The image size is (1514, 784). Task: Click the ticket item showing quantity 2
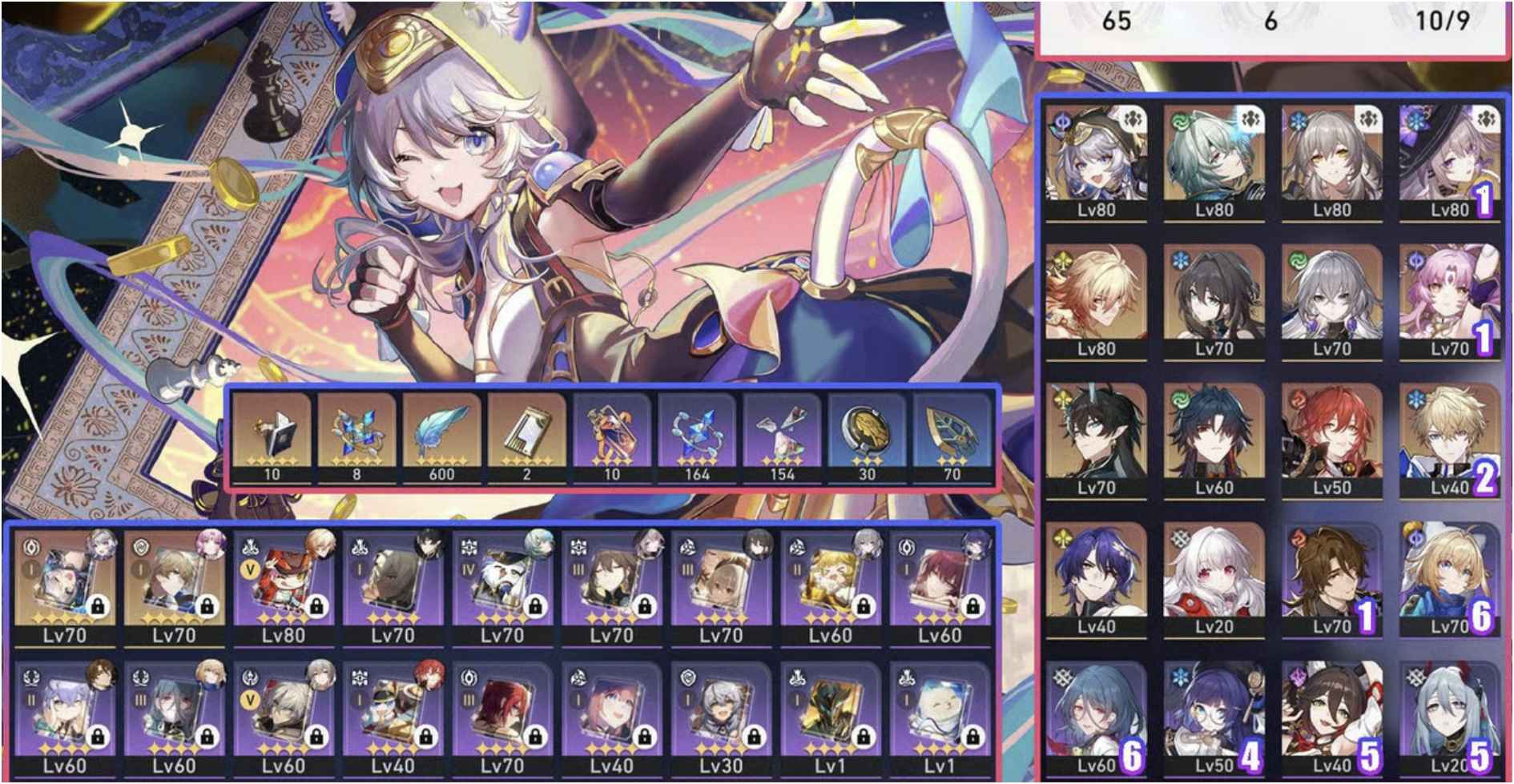pos(527,432)
